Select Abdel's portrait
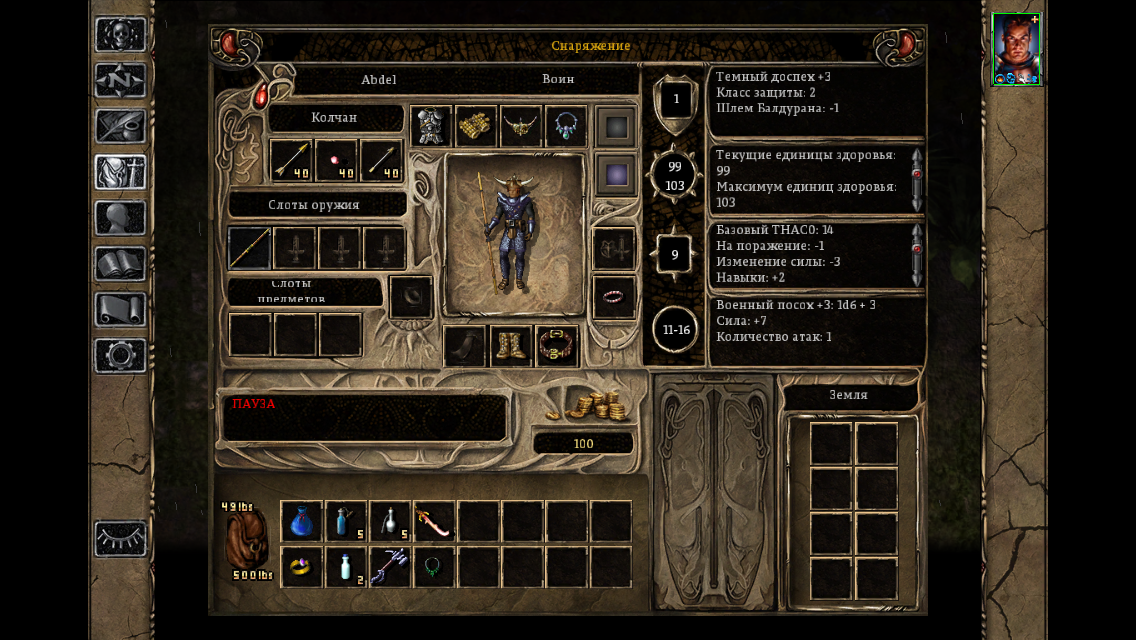 (x=1016, y=49)
